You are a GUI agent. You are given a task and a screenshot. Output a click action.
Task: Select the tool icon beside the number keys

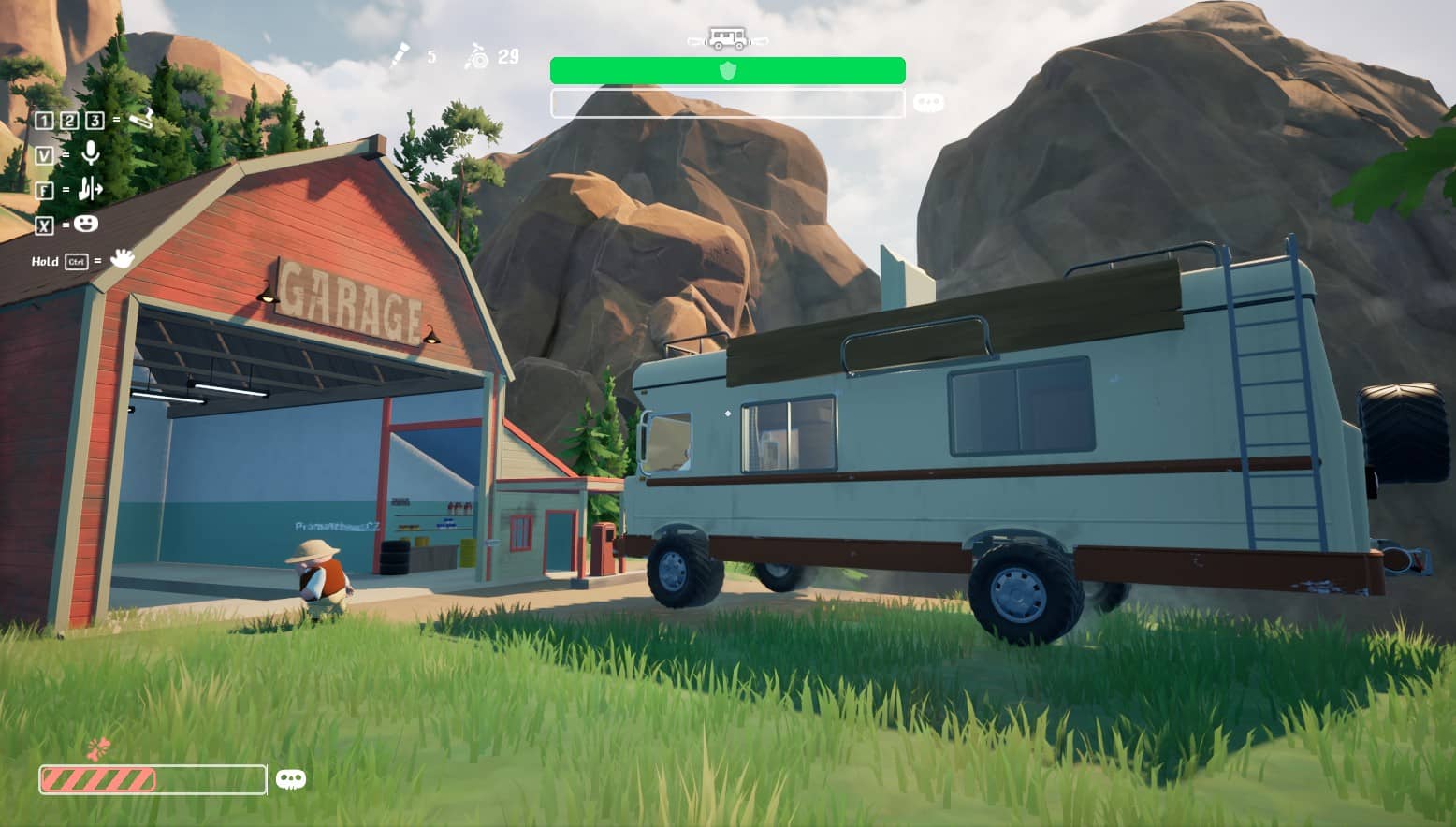(x=140, y=119)
